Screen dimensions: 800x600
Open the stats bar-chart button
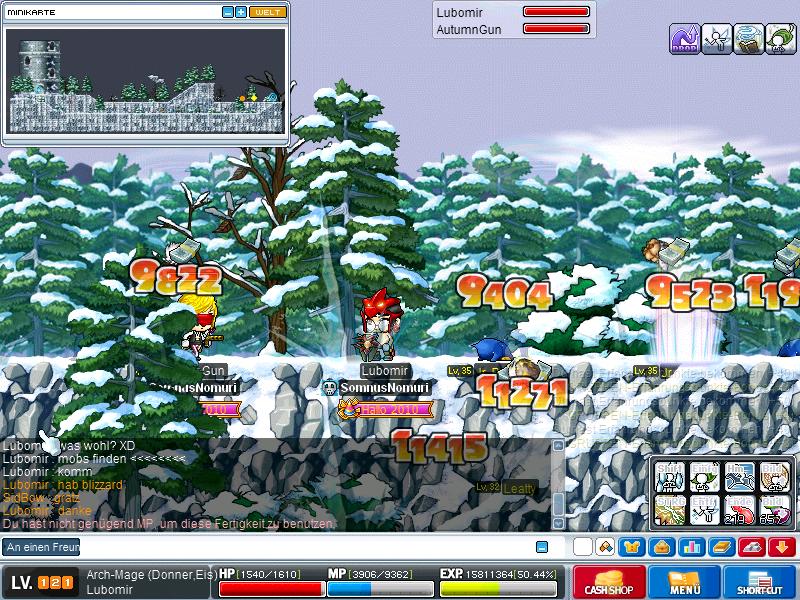690,547
